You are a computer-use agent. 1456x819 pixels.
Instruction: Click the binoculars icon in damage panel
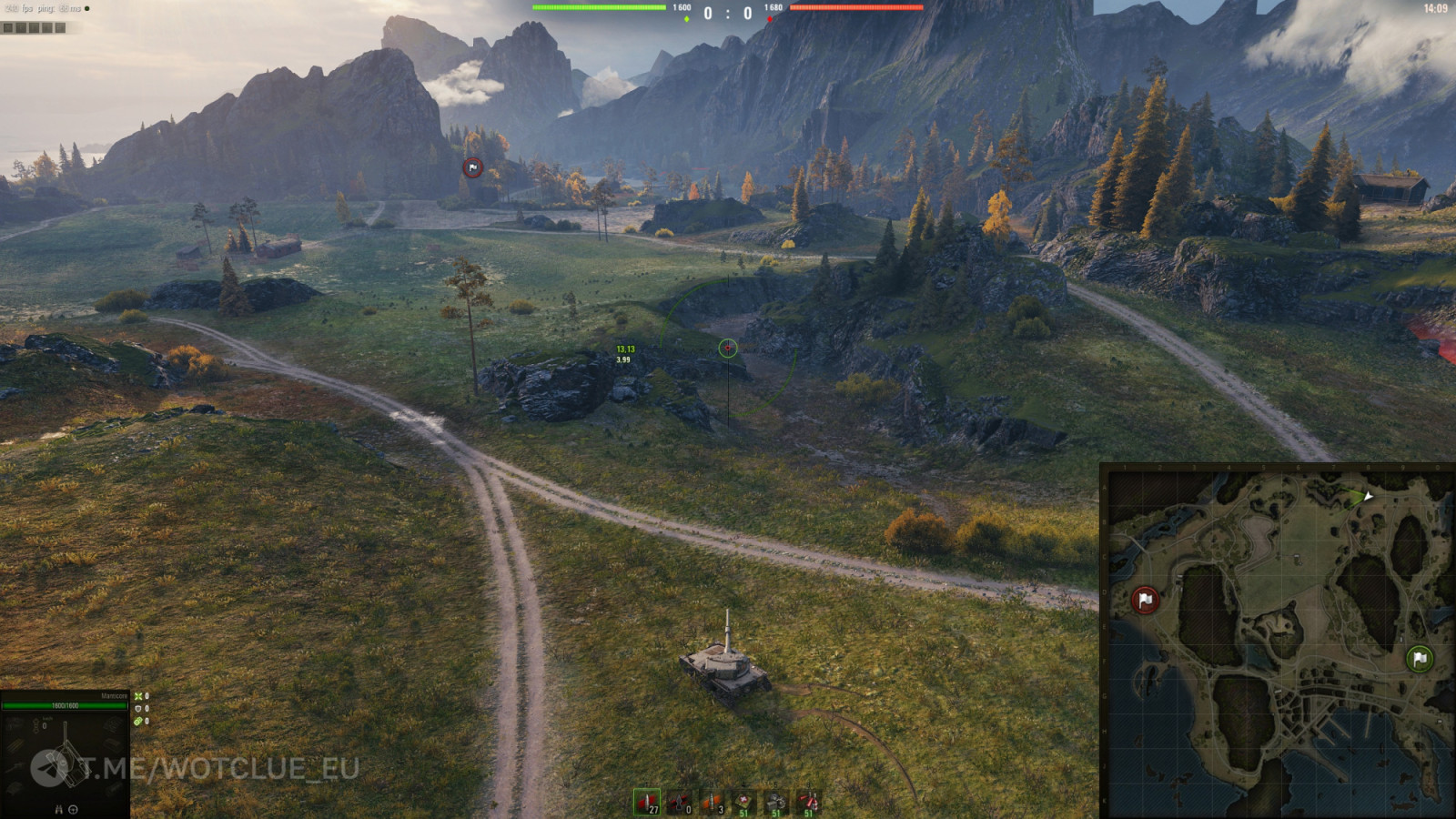coord(59,809)
